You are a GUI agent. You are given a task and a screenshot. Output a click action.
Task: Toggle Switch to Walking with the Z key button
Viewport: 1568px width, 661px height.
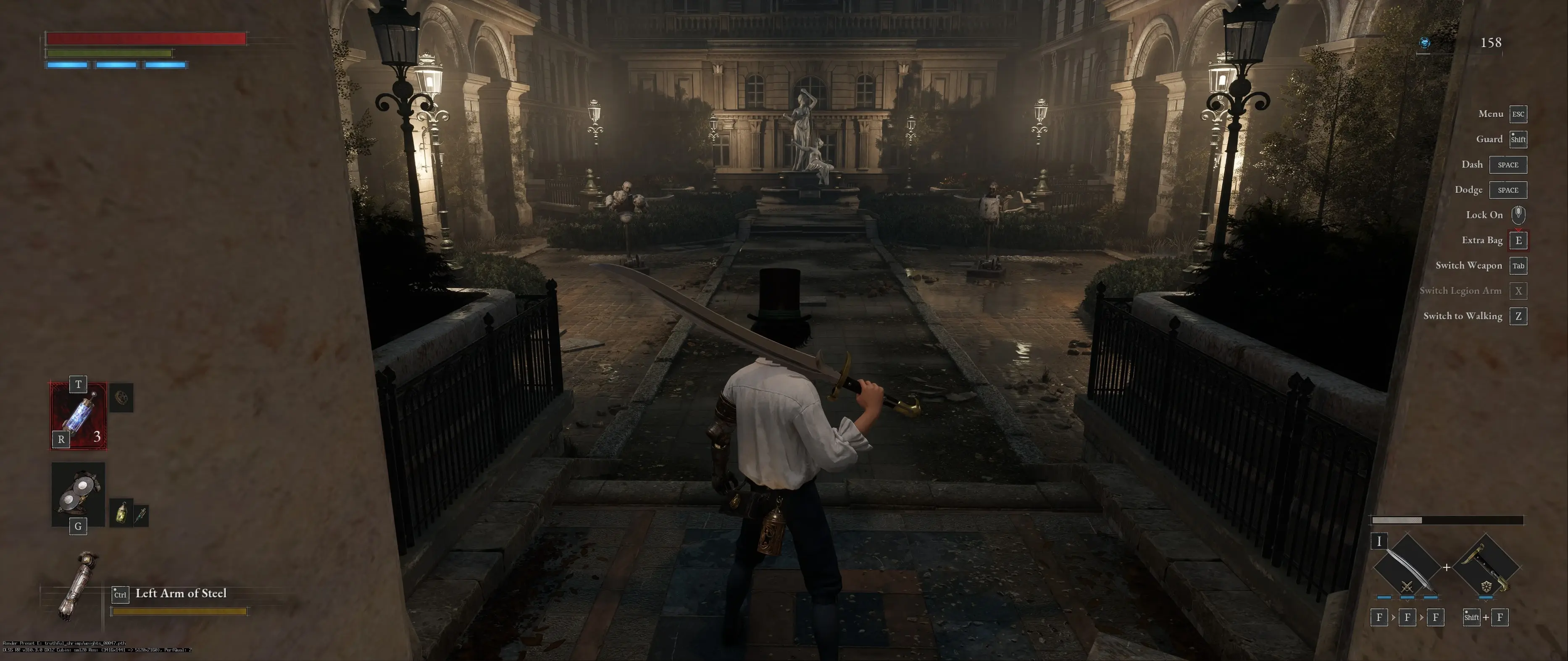(x=1519, y=316)
